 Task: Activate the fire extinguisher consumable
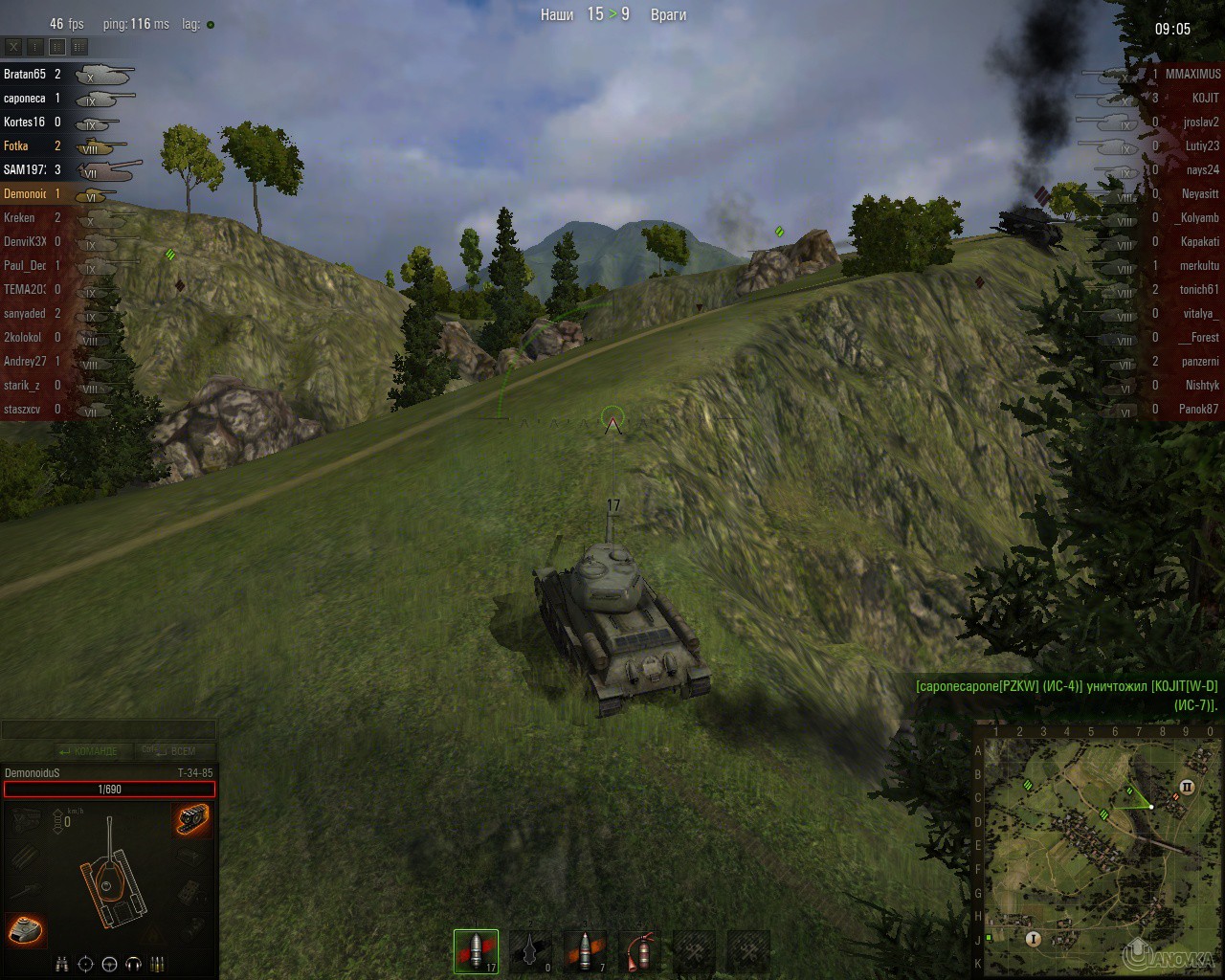pos(639,950)
